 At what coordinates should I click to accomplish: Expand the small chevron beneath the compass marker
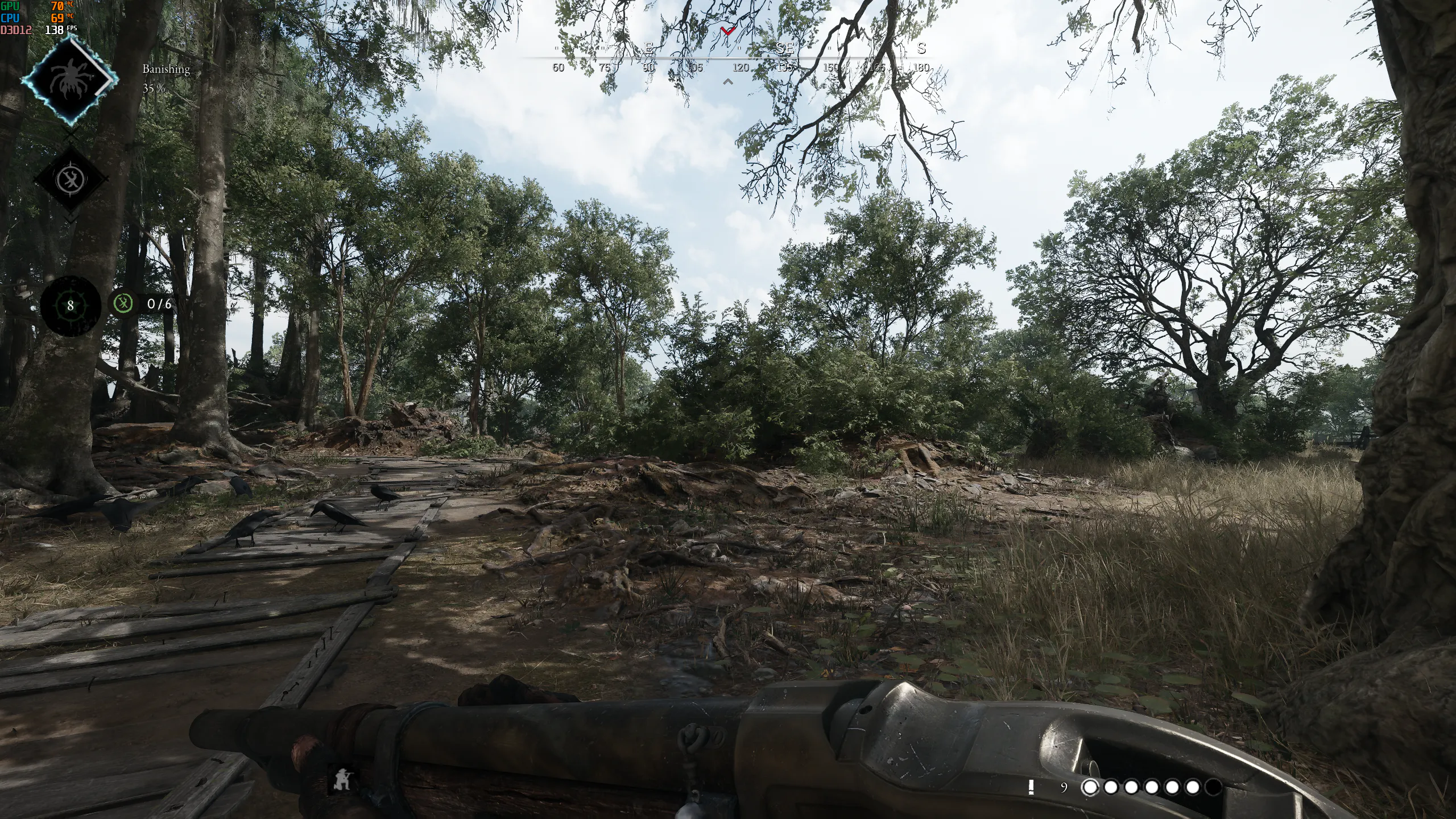coord(727,81)
